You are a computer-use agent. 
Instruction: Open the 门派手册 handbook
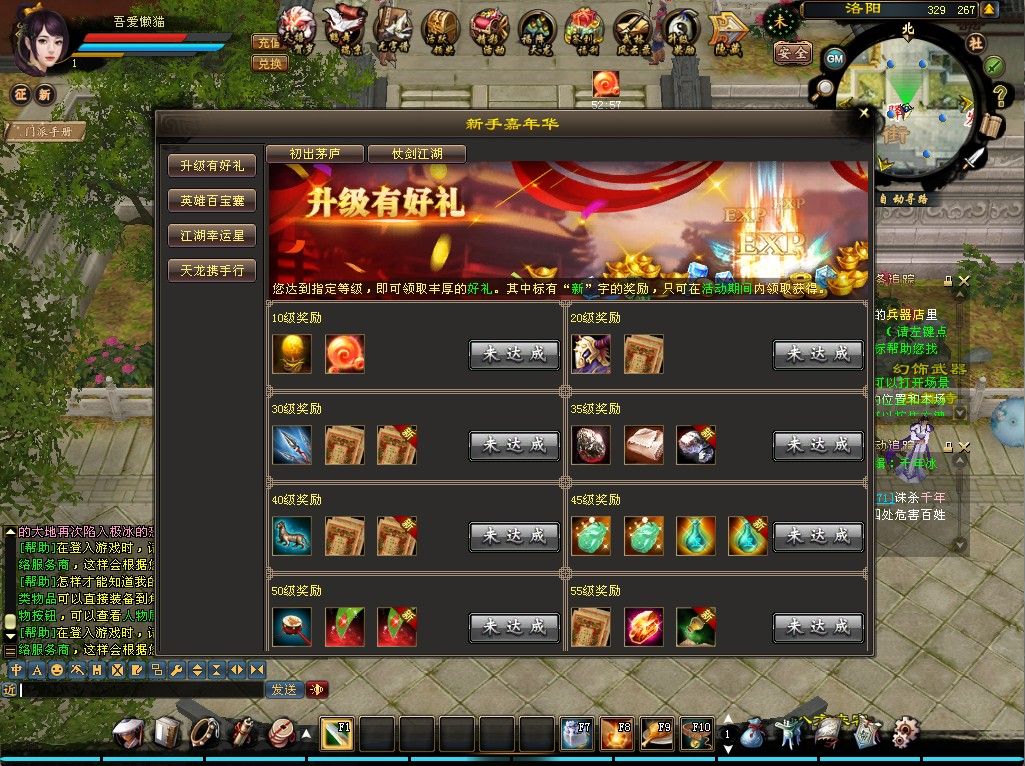pyautogui.click(x=47, y=131)
